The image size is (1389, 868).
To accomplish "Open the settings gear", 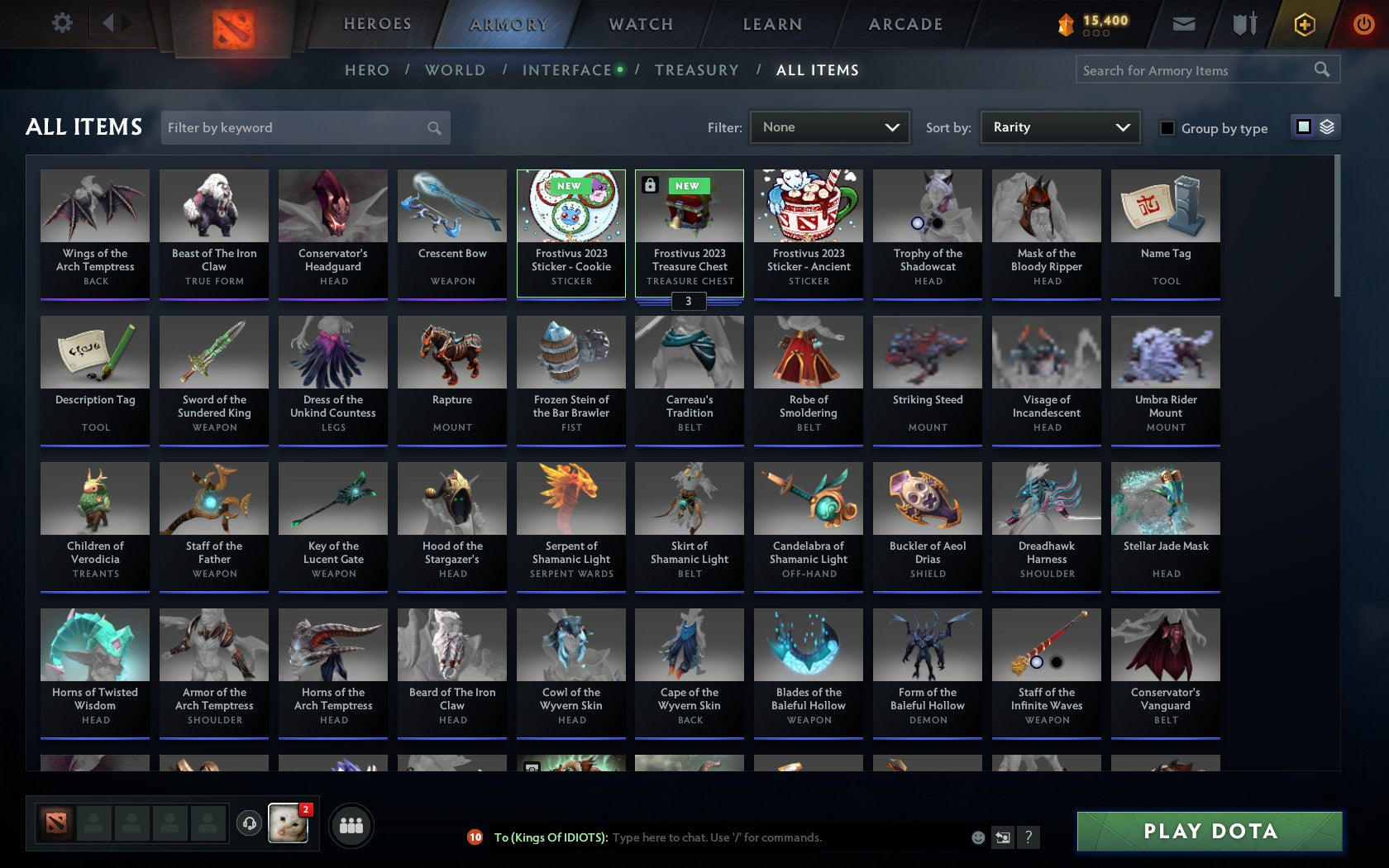I will [60, 23].
